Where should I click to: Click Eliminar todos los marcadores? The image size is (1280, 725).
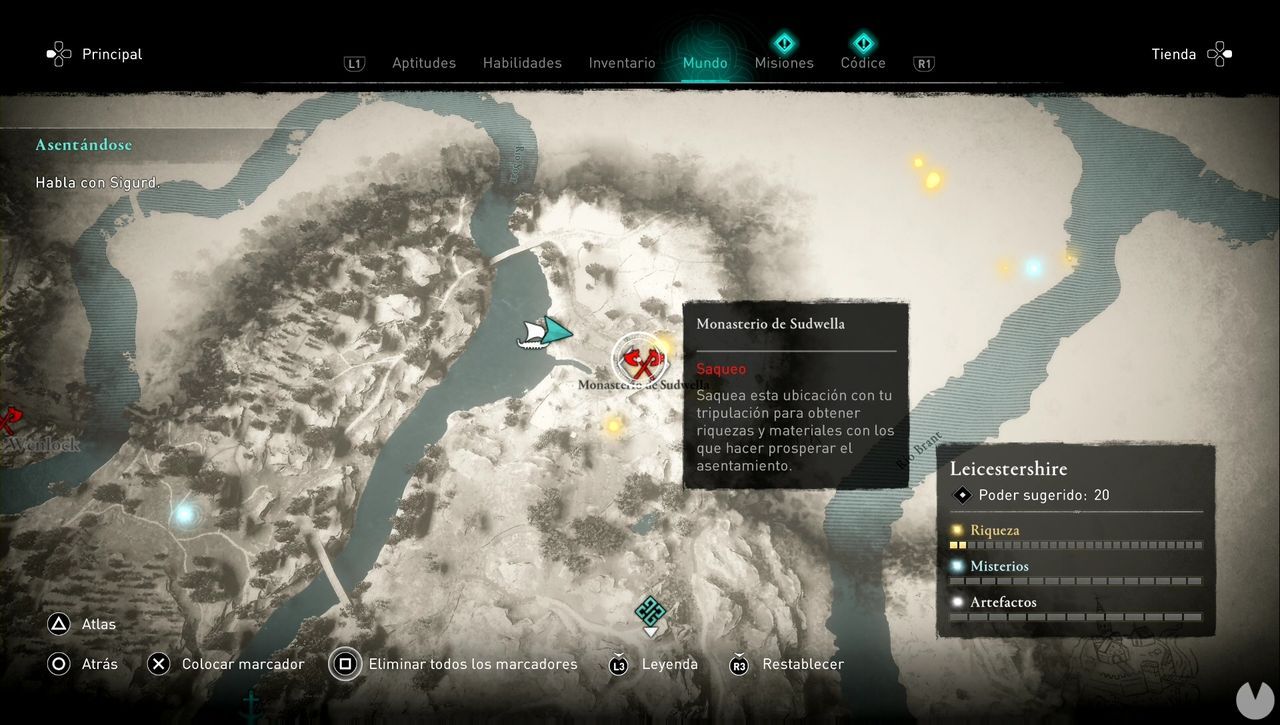click(472, 663)
